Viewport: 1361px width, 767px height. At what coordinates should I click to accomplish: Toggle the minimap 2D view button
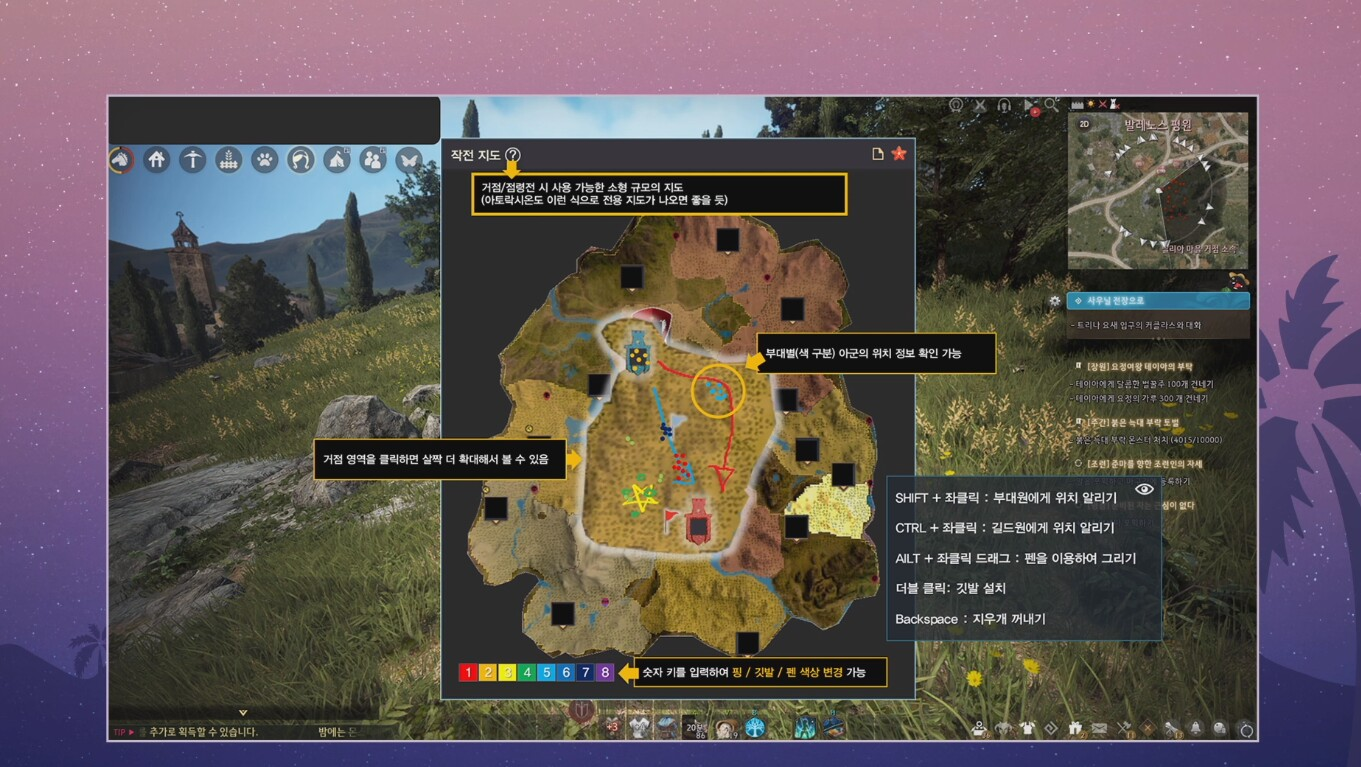coord(1084,124)
